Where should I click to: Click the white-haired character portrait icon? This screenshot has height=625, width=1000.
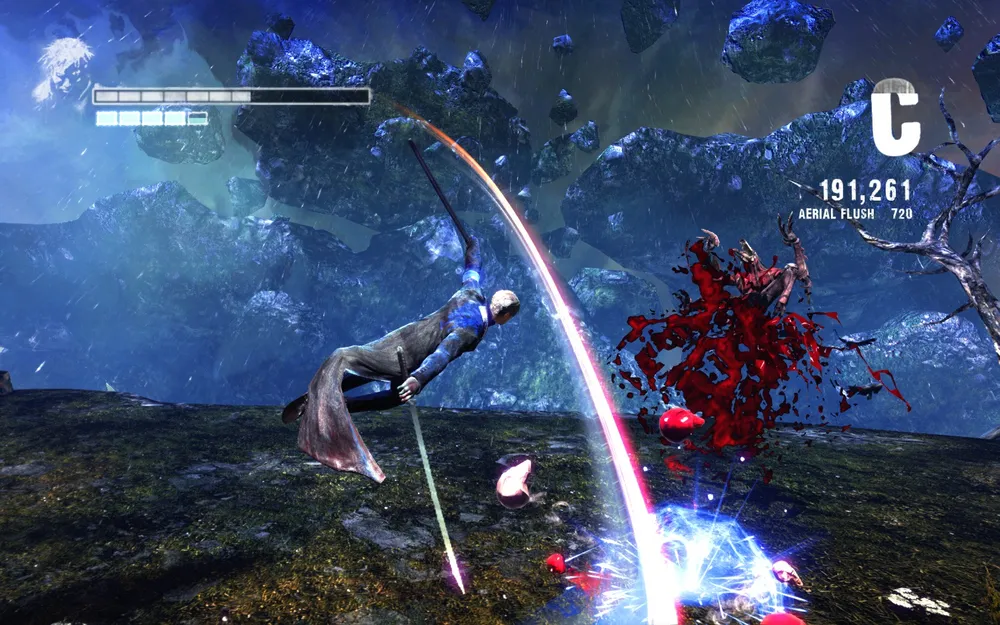pos(62,70)
